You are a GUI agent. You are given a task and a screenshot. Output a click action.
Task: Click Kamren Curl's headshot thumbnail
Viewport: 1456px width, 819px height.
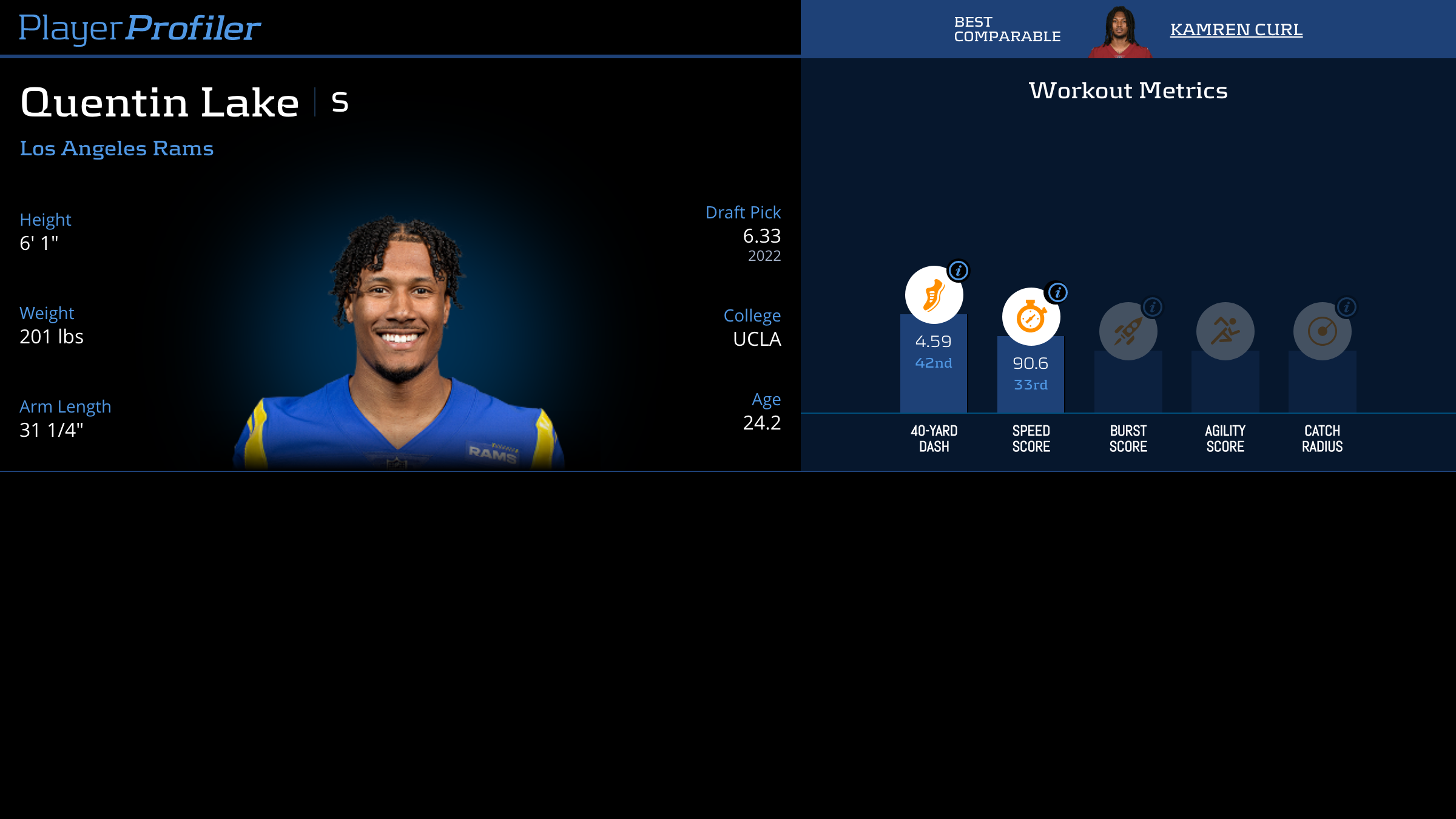tap(1120, 32)
